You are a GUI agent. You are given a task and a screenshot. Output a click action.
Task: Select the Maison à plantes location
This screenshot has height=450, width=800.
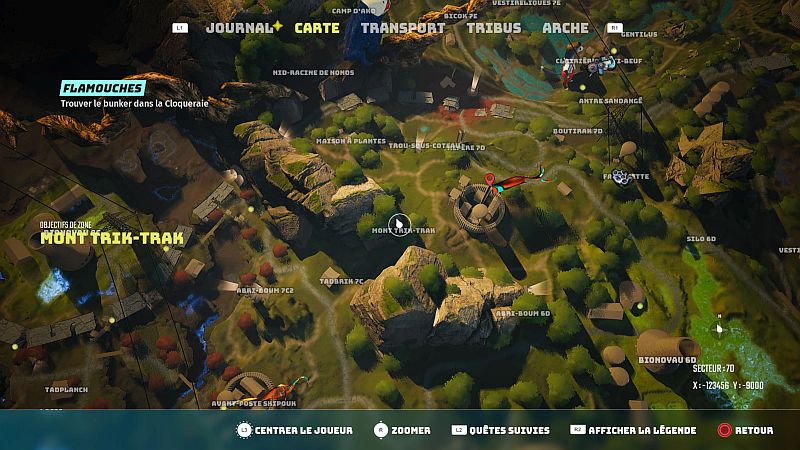pos(351,141)
